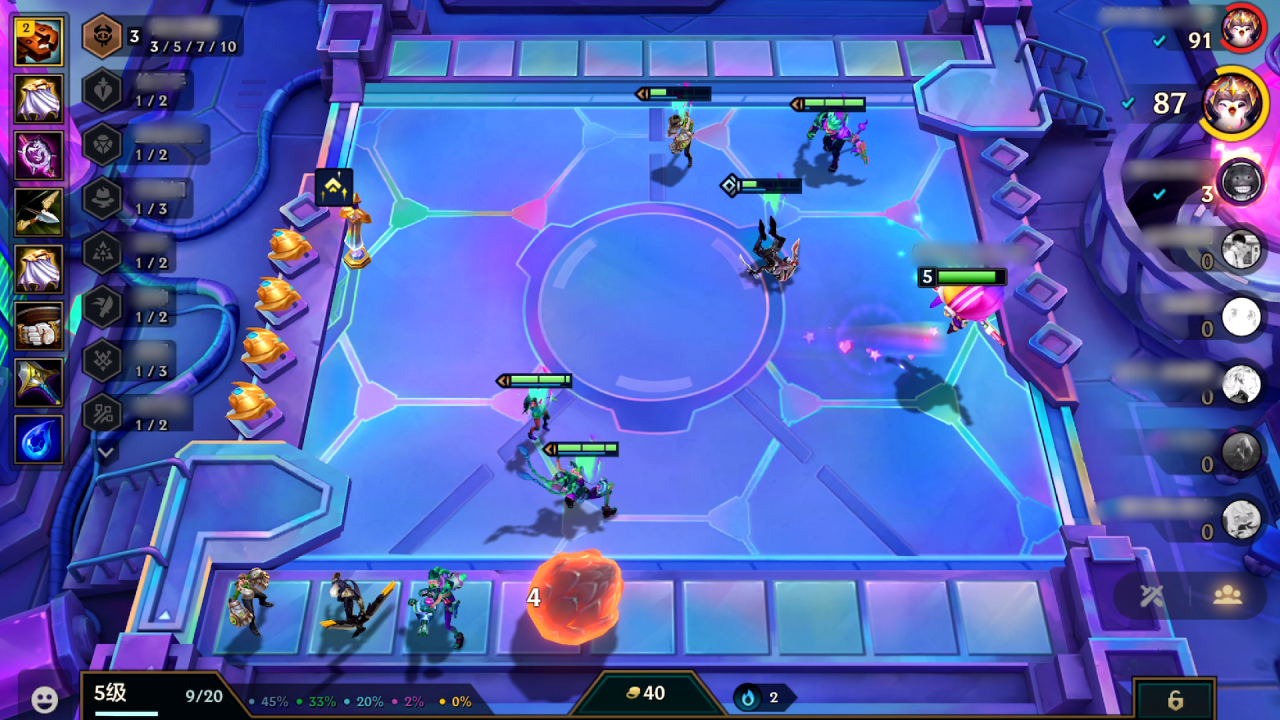The height and width of the screenshot is (720, 1280).
Task: Open the active 3/5/7/10 trait
Action: (102, 37)
